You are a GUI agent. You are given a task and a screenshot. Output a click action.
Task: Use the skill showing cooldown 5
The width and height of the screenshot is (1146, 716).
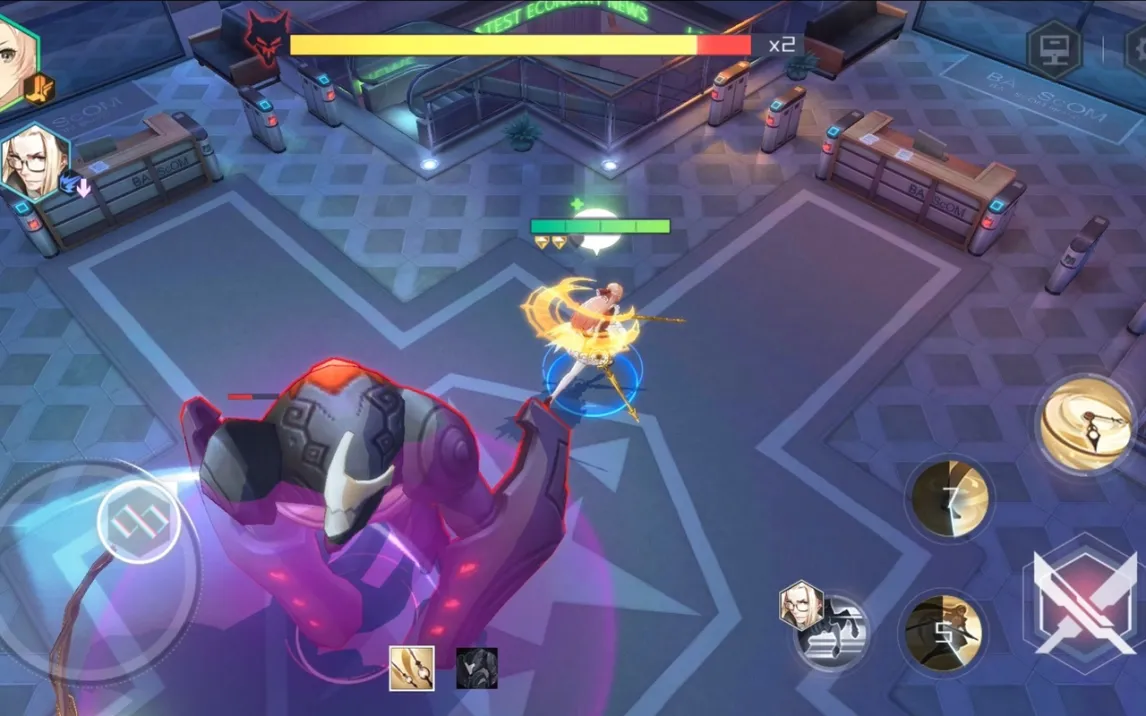941,631
